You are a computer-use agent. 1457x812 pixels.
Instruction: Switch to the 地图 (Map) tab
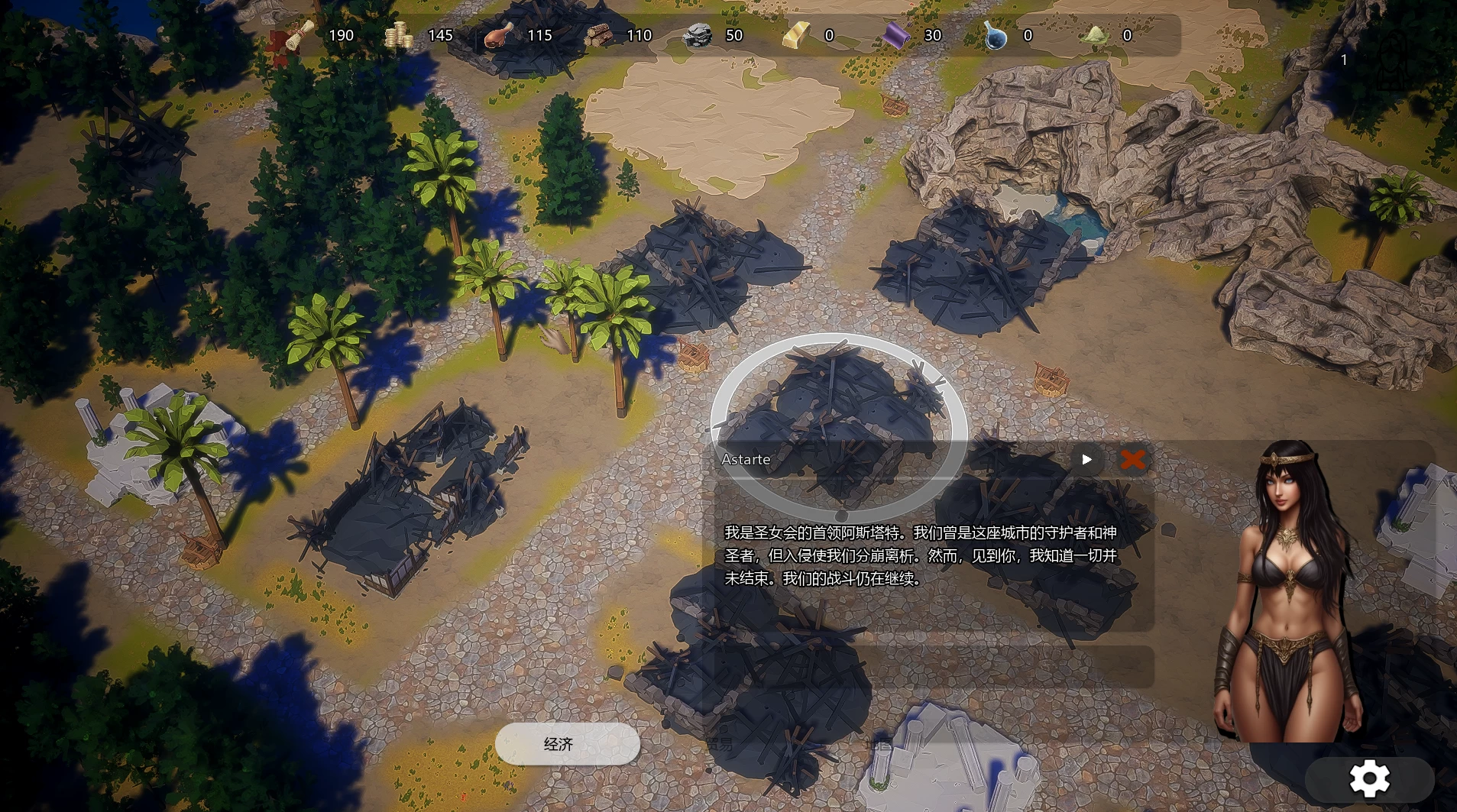[x=879, y=742]
